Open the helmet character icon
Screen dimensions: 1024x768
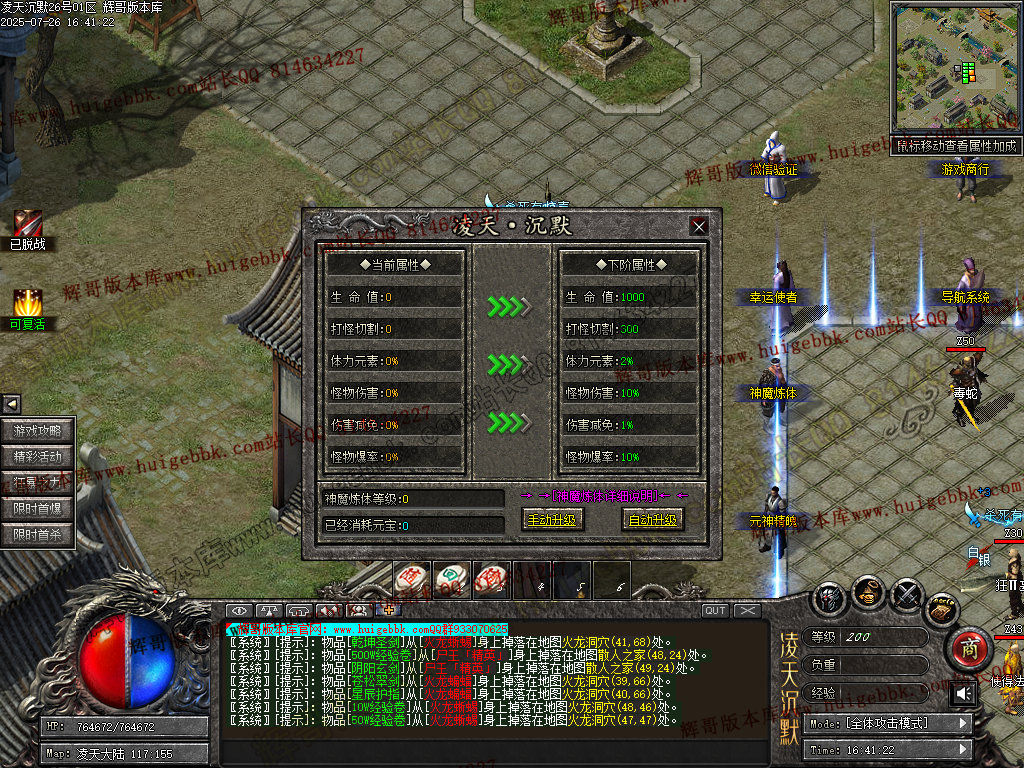point(830,598)
